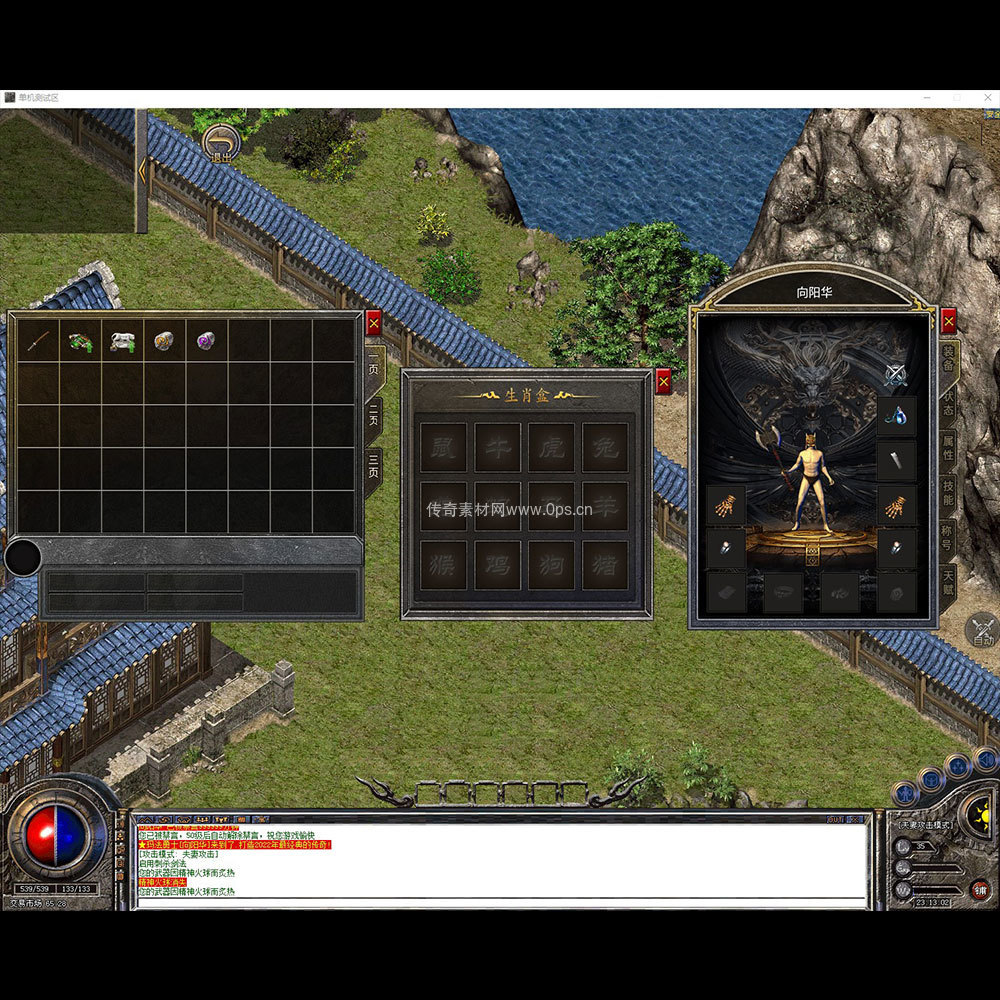Close the inventory bag window
Screen dimensions: 1000x1000
point(374,322)
